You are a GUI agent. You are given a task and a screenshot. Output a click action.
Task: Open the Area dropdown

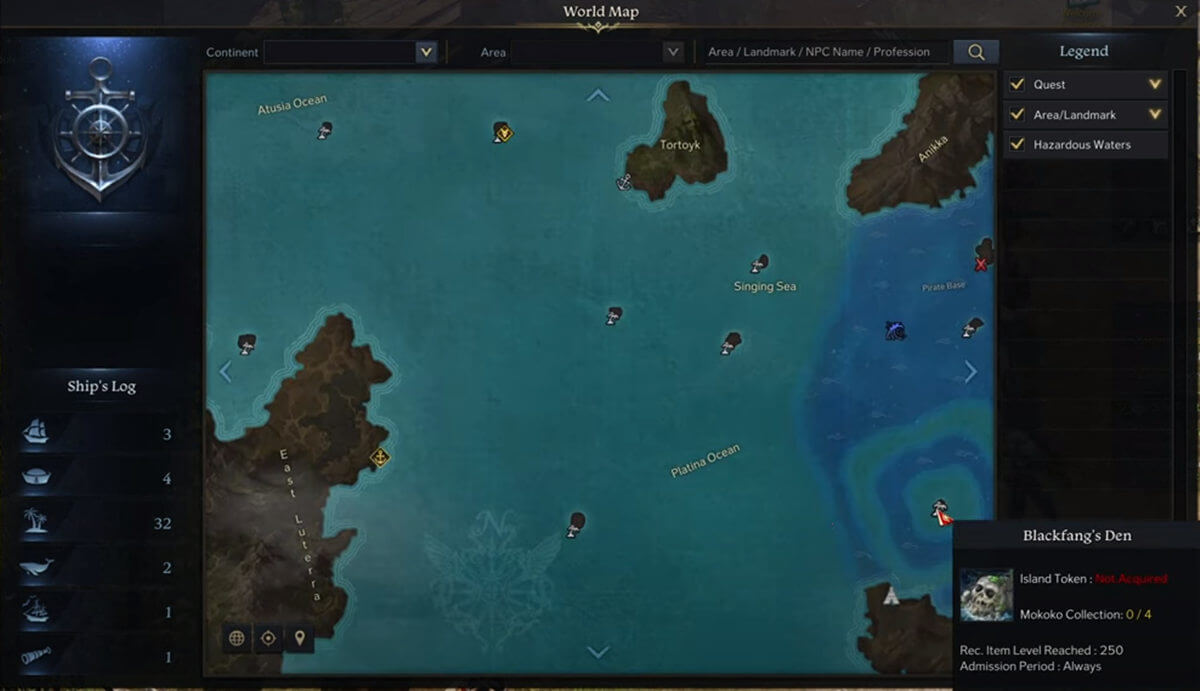(x=672, y=52)
